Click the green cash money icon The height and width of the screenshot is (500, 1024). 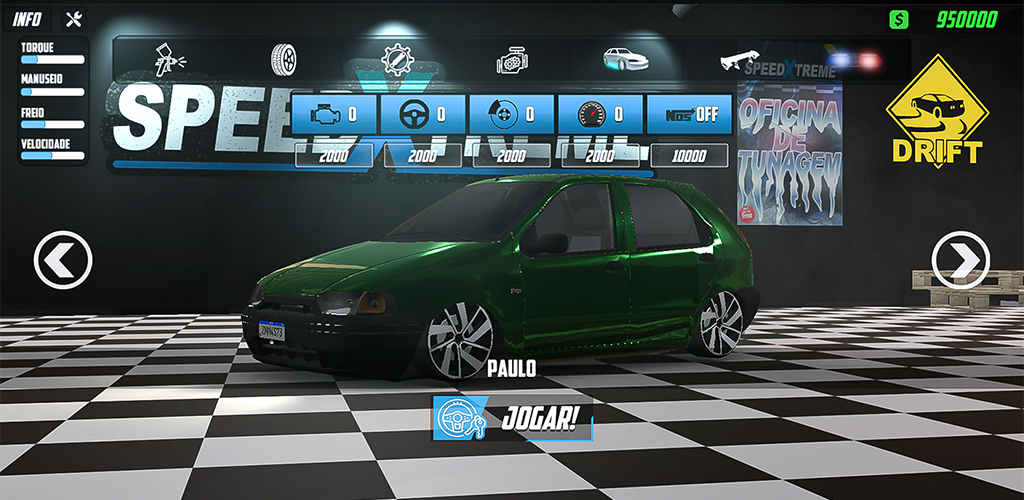click(x=900, y=19)
